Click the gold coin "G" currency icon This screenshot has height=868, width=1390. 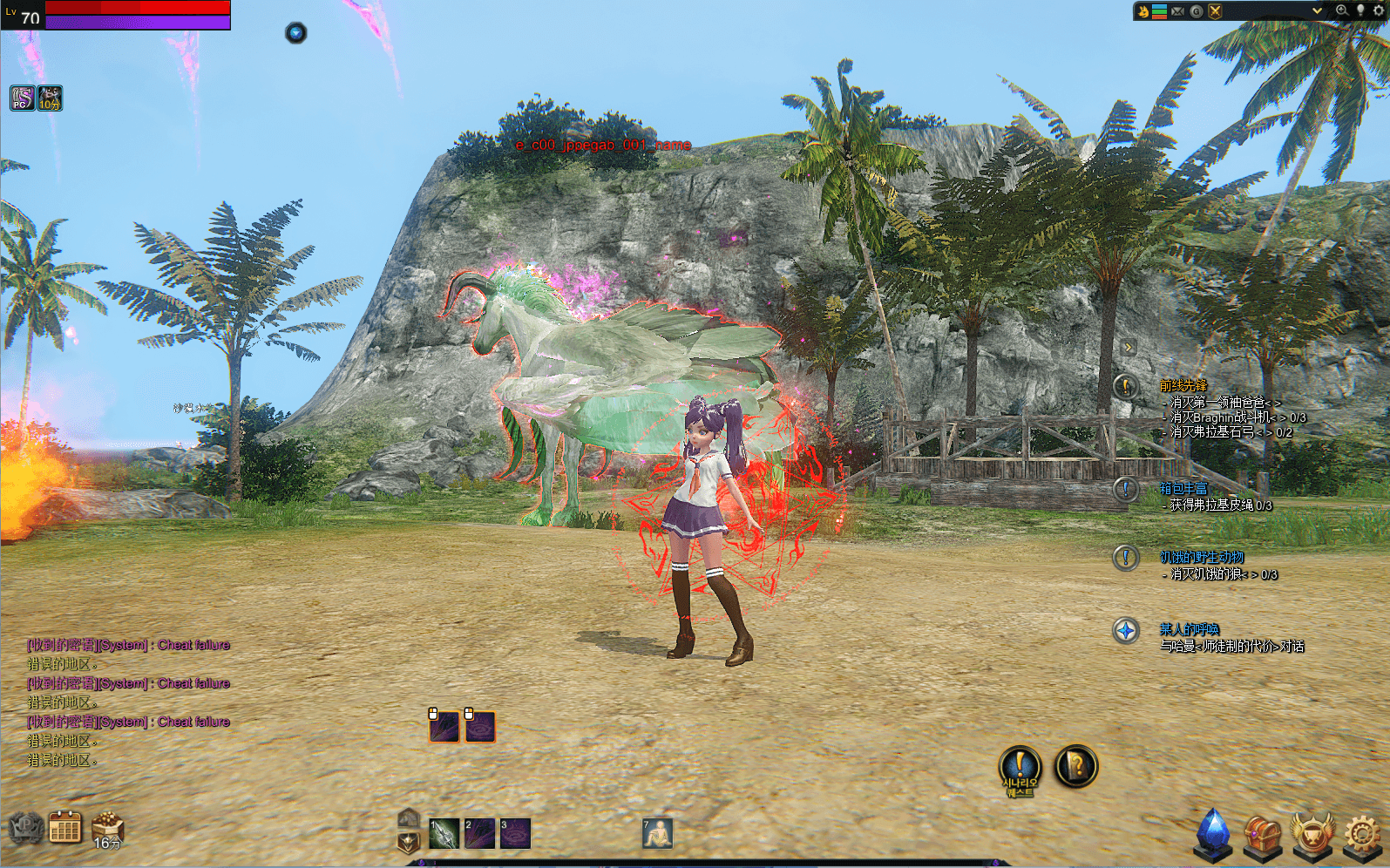(x=1196, y=10)
